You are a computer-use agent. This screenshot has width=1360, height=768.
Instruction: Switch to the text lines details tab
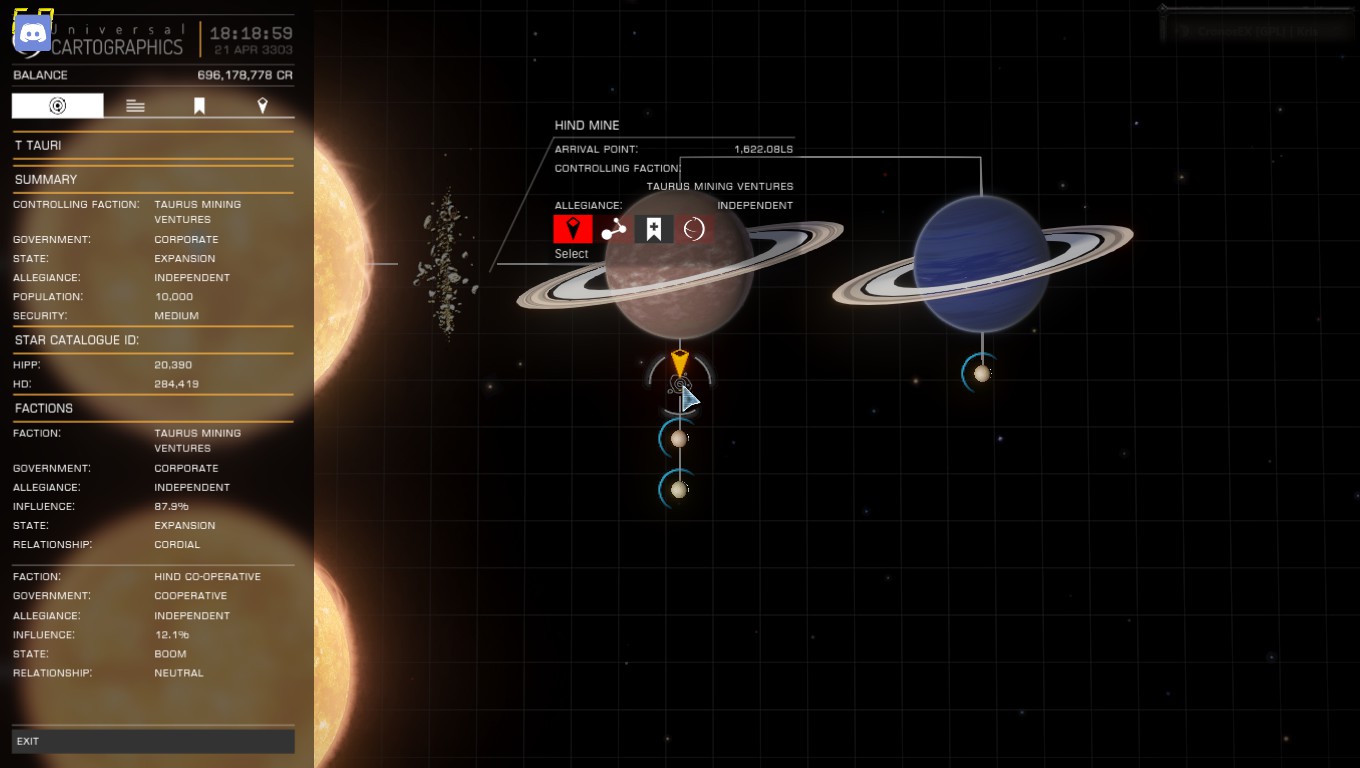click(x=135, y=106)
